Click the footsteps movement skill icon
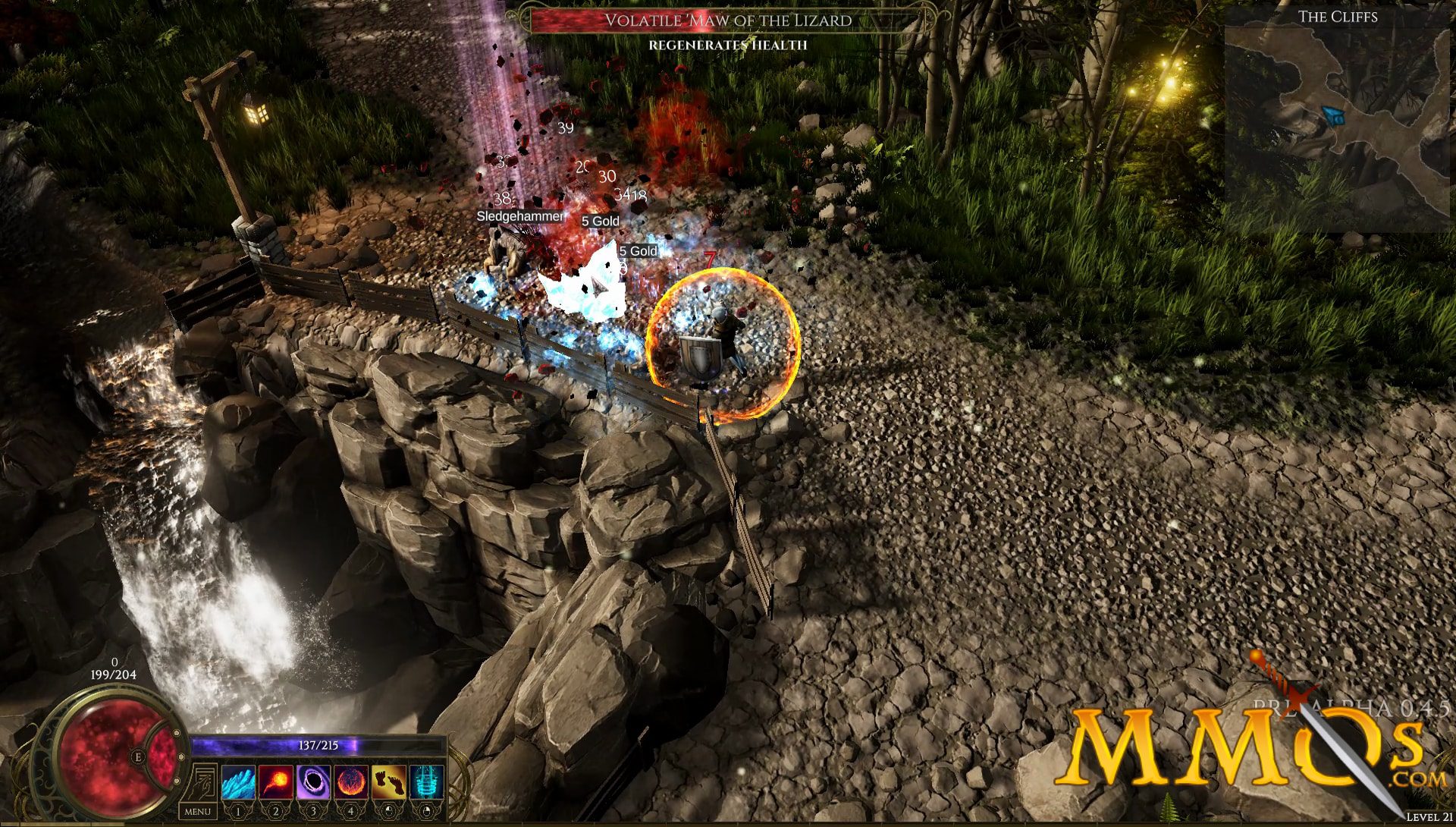This screenshot has width=1456, height=827. click(x=389, y=781)
